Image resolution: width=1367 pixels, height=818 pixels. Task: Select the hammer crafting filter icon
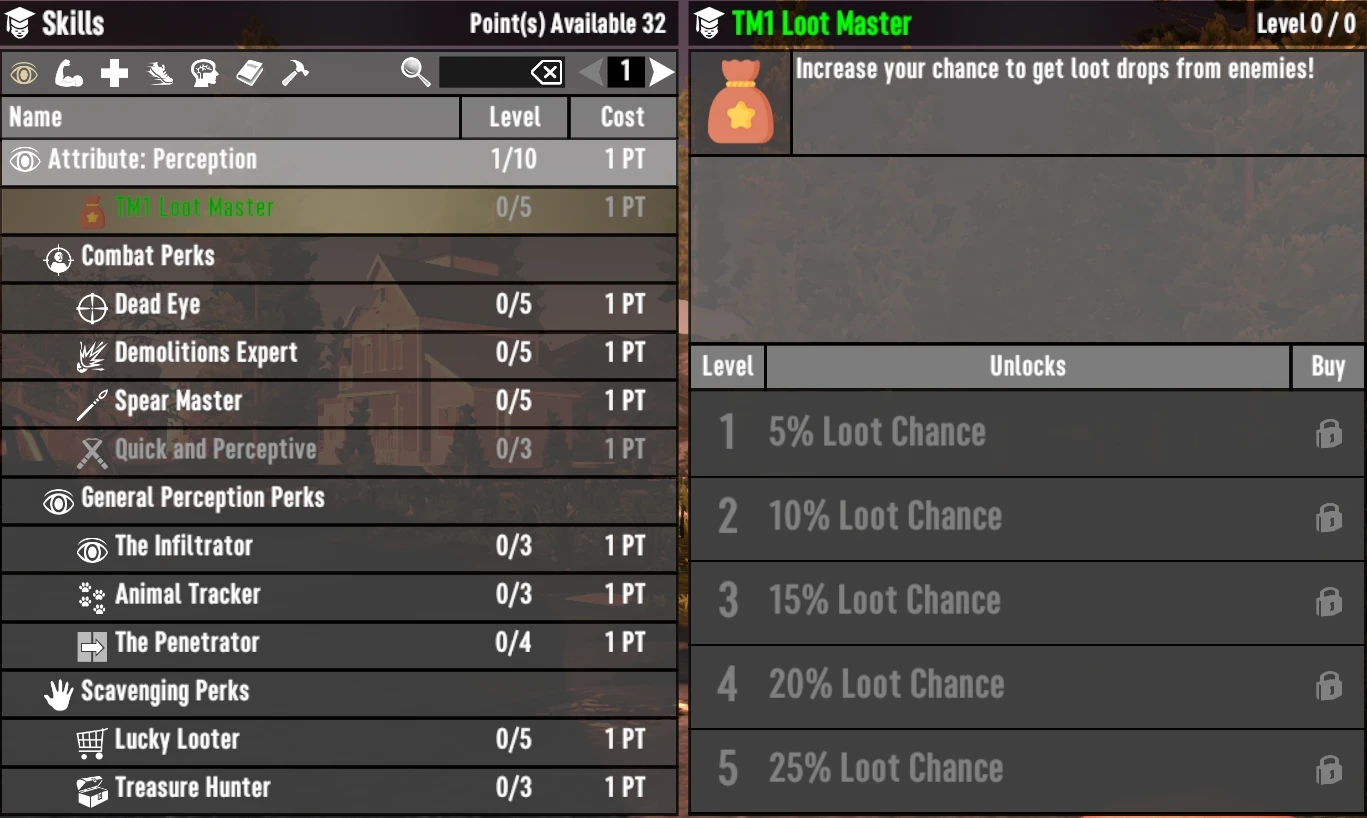(x=295, y=73)
